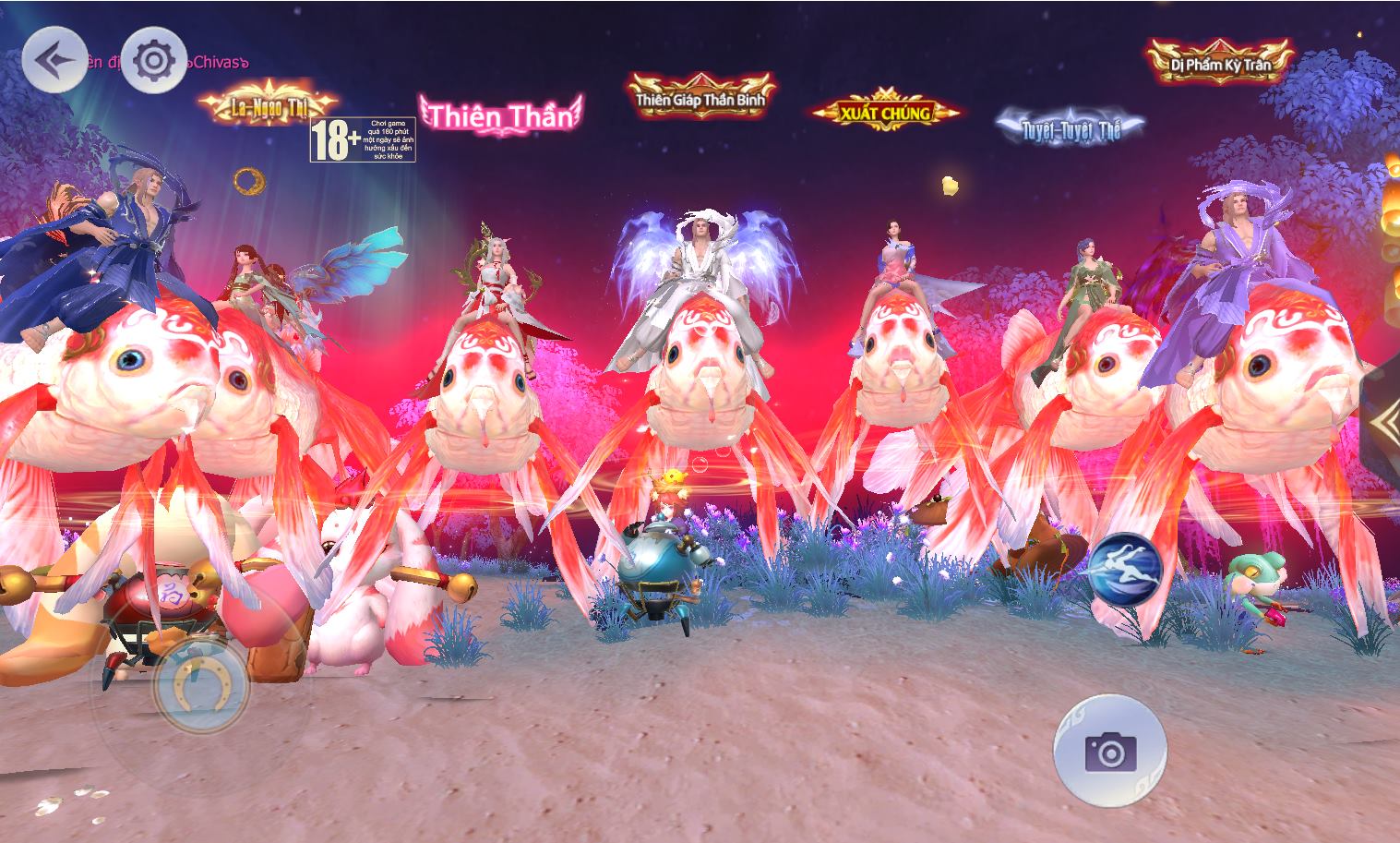Select the red 'Dị Phẩm Kỳ Trân' title crest
This screenshot has height=843, width=1400.
coord(1221,64)
